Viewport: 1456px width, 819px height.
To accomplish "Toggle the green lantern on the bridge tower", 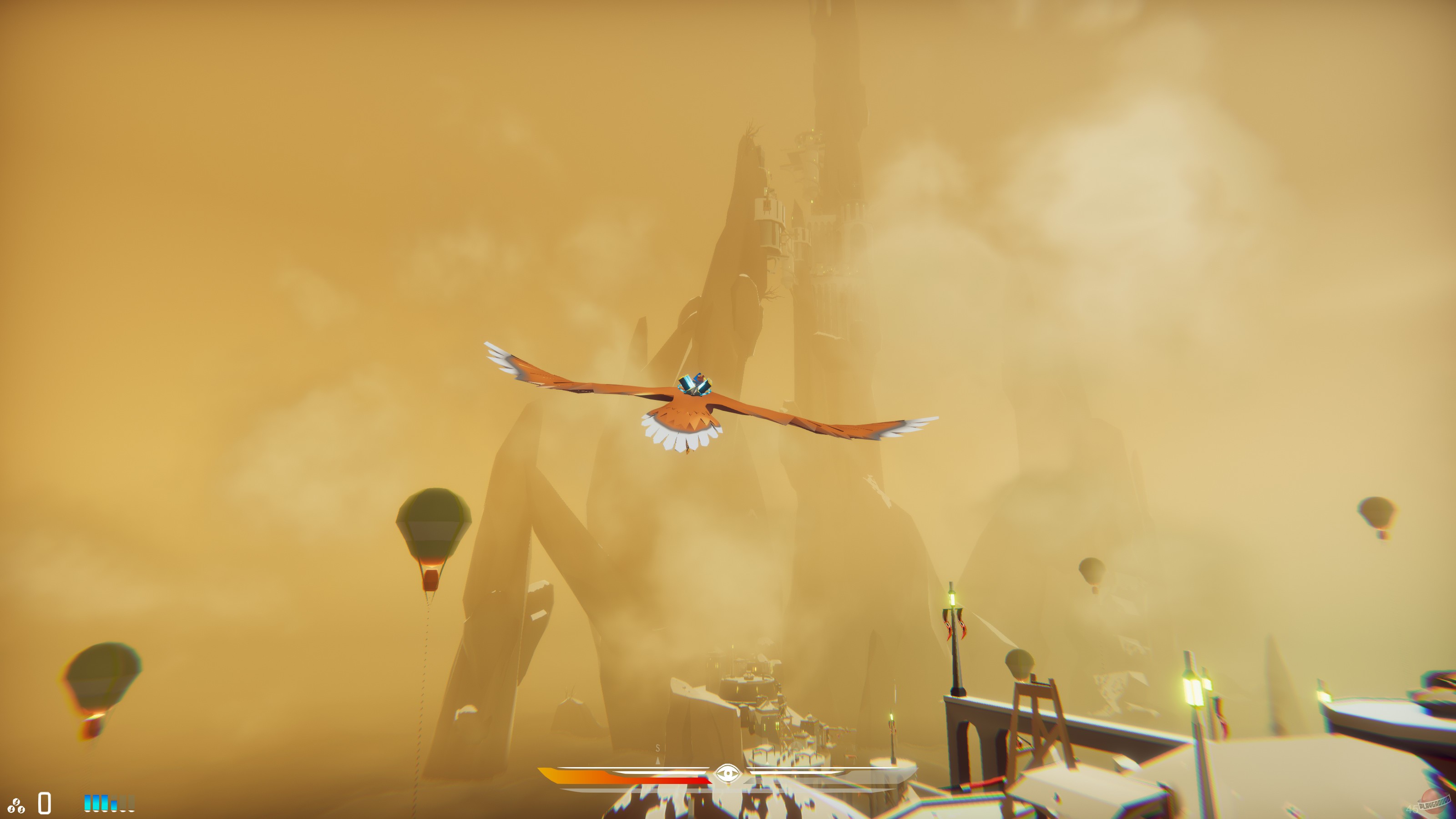I will click(953, 601).
